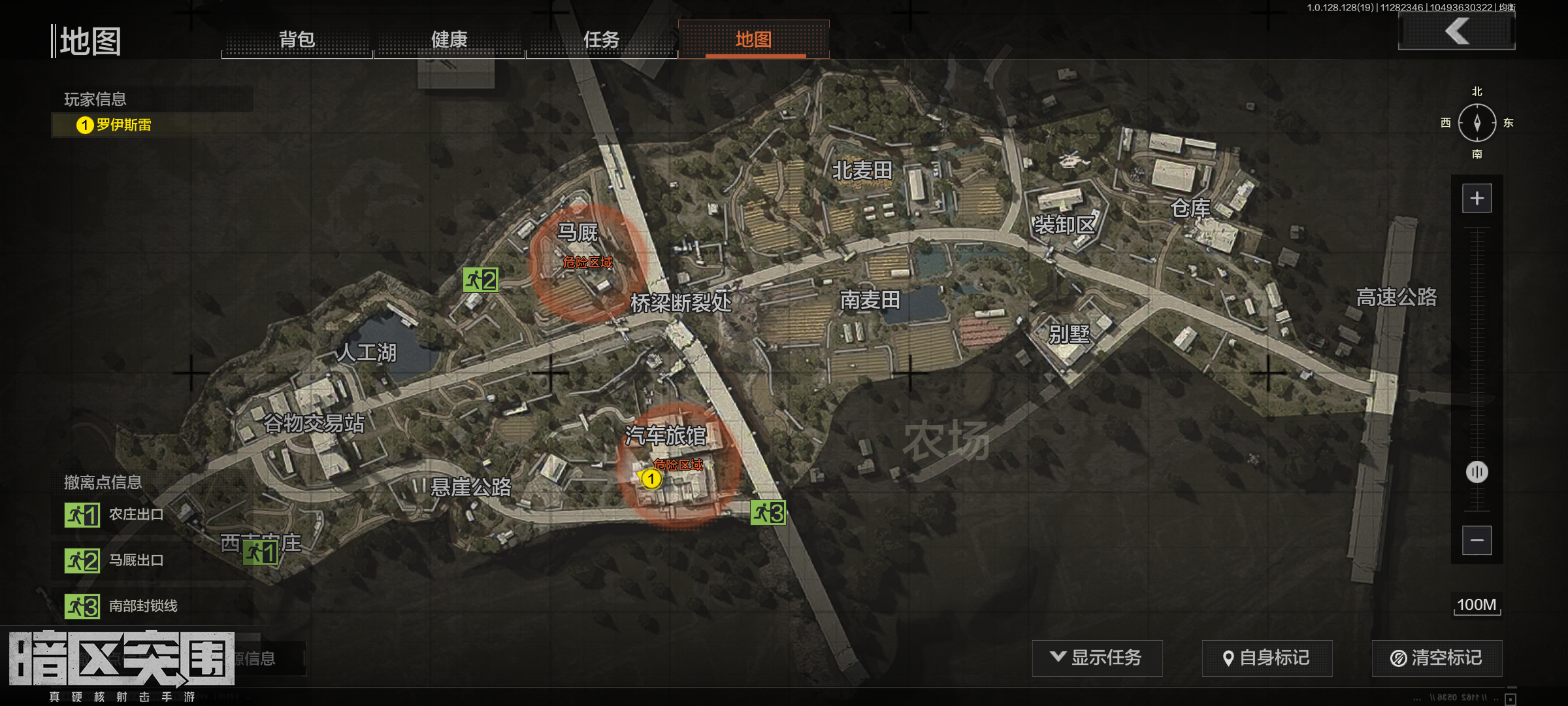Click the map zoom slider handle
The width and height of the screenshot is (1568, 706).
(x=1477, y=472)
